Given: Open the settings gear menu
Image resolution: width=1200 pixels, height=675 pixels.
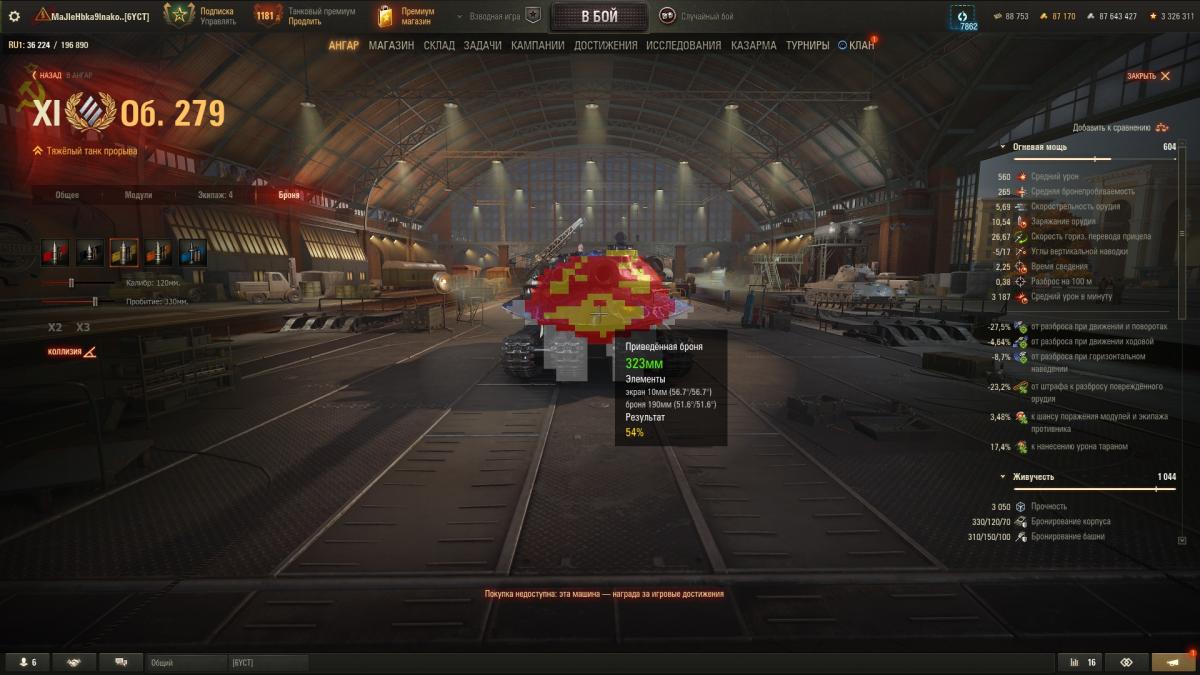Looking at the screenshot, I should [14, 16].
